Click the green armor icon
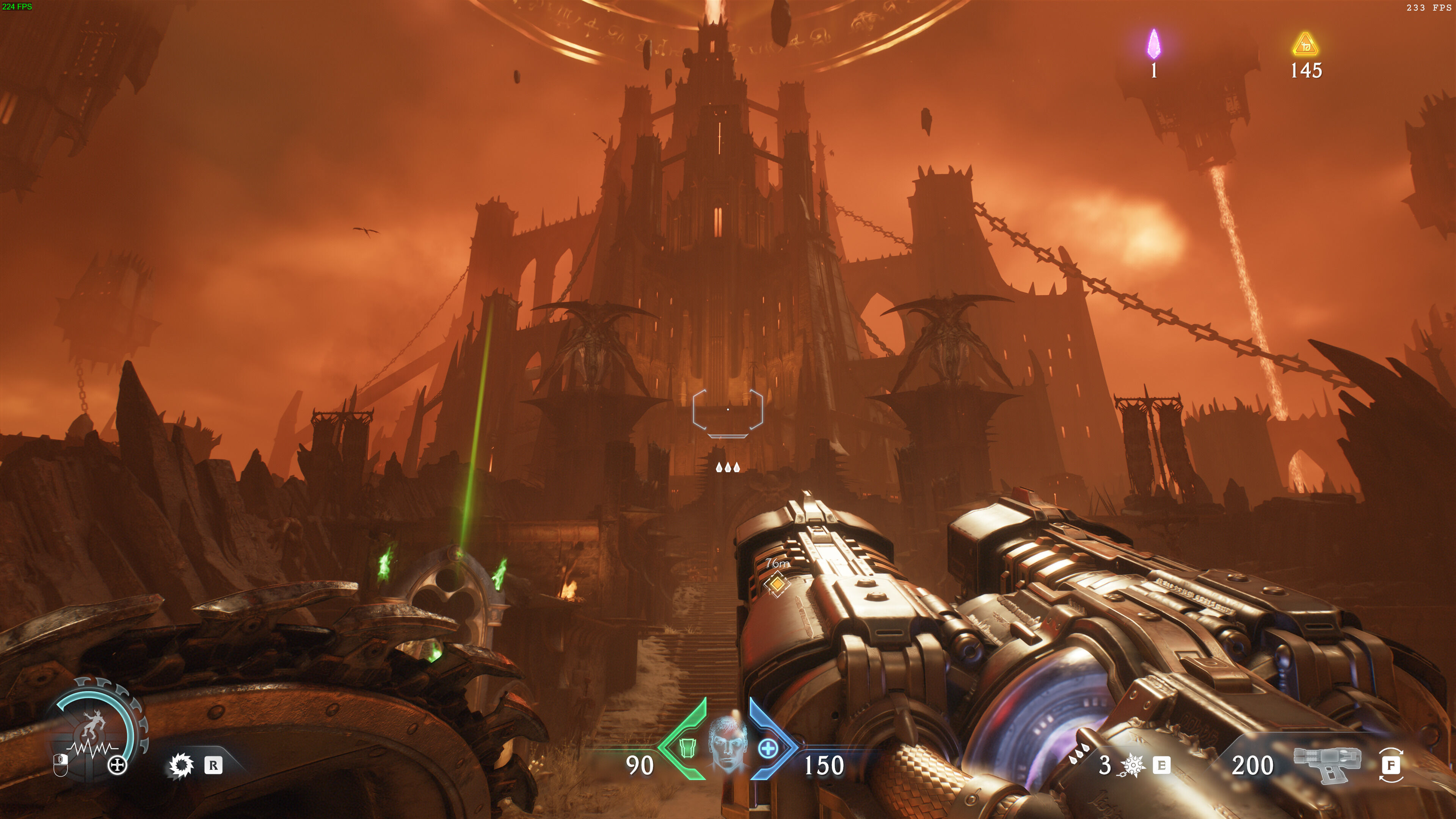 [687, 748]
